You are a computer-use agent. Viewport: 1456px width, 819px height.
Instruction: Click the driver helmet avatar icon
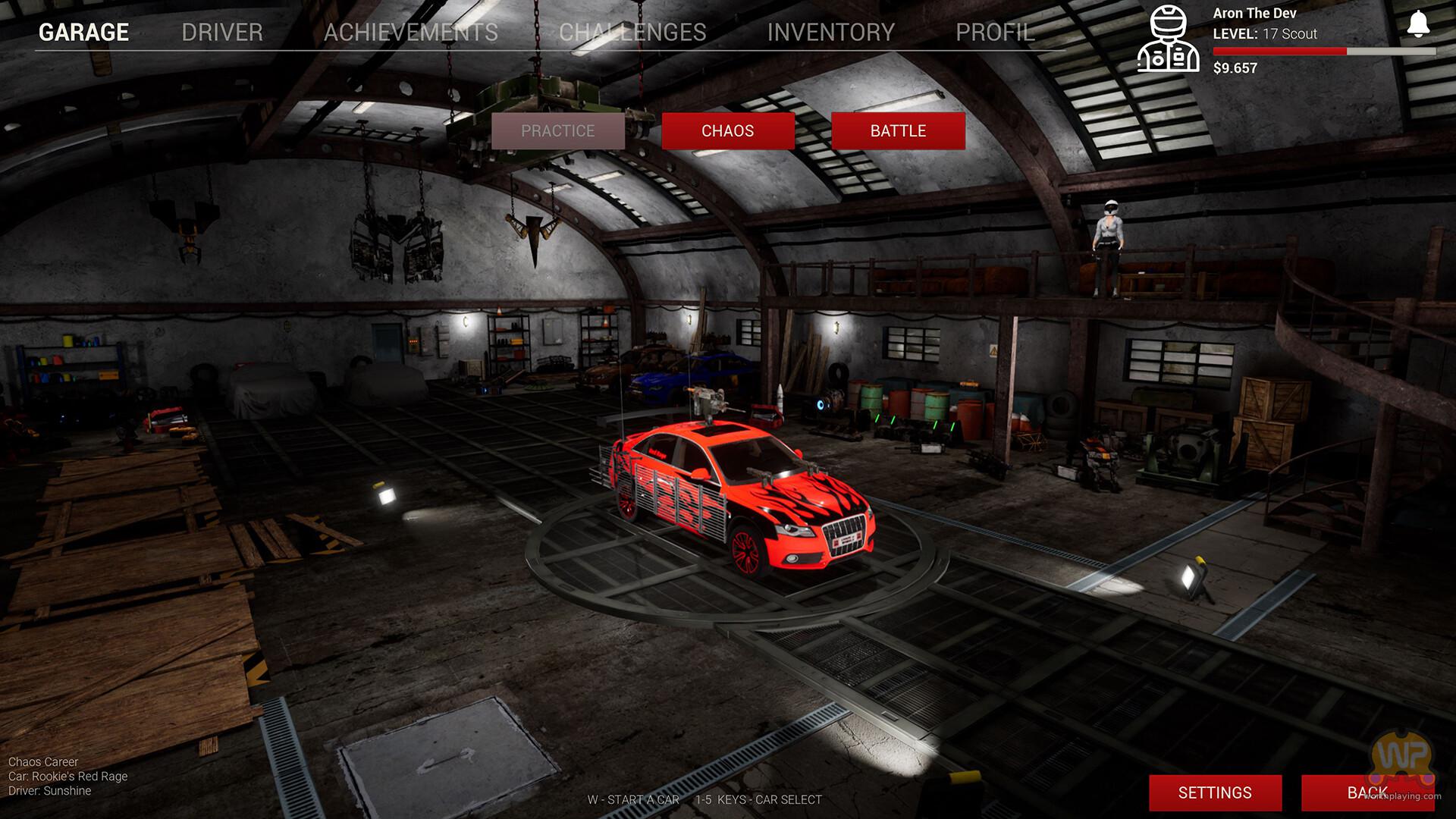pos(1168,39)
